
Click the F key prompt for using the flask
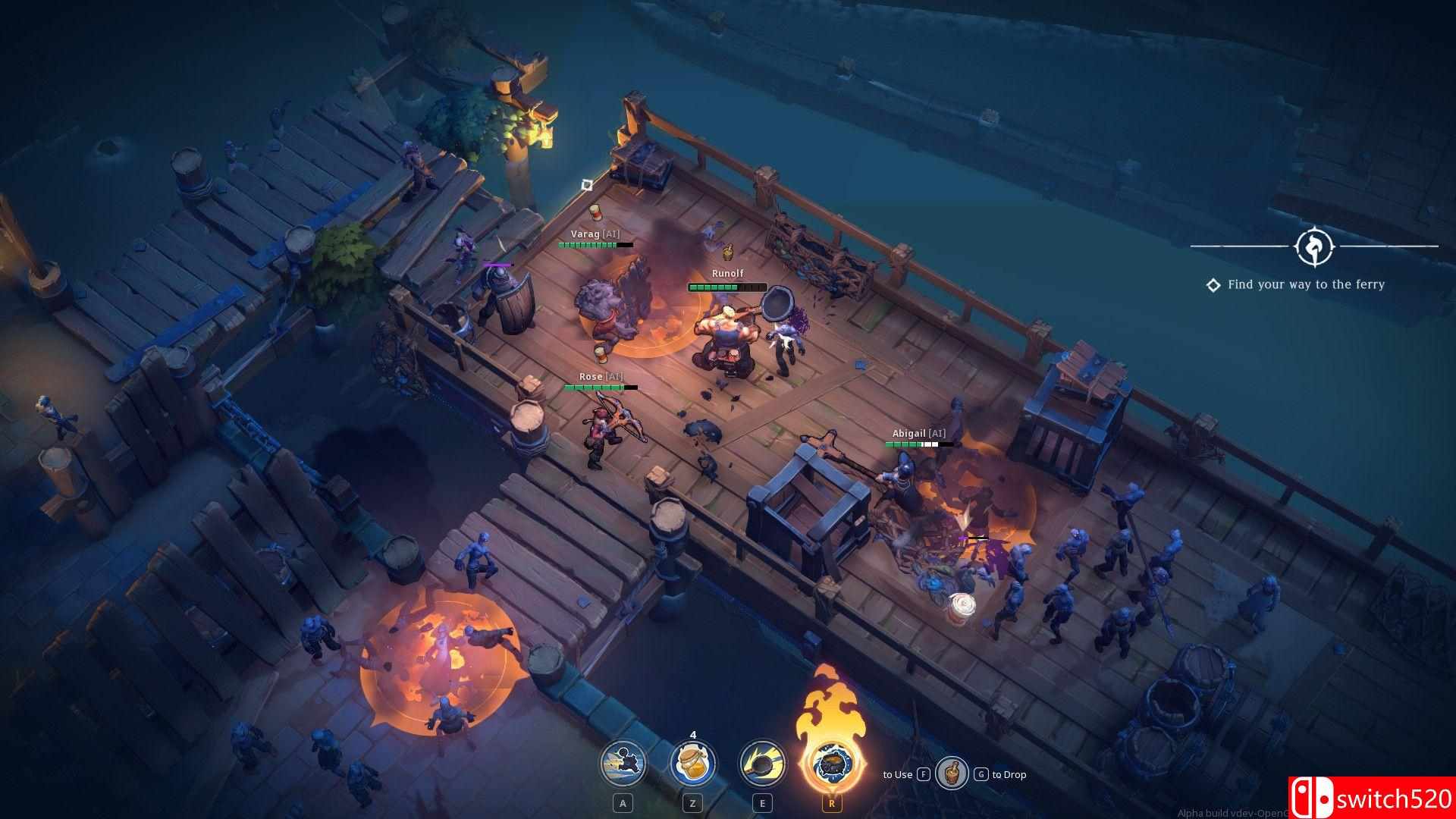pos(922,775)
